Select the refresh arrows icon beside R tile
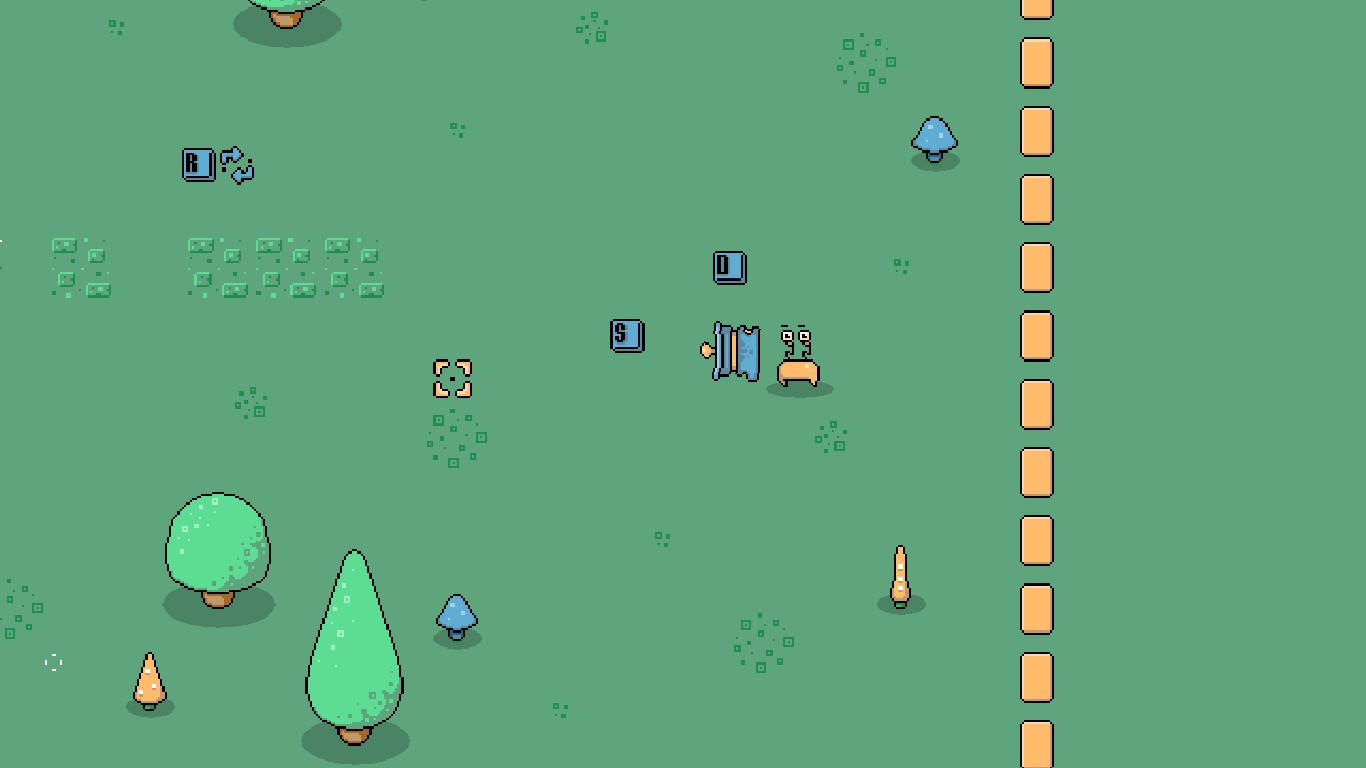Image resolution: width=1366 pixels, height=768 pixels. [x=238, y=165]
